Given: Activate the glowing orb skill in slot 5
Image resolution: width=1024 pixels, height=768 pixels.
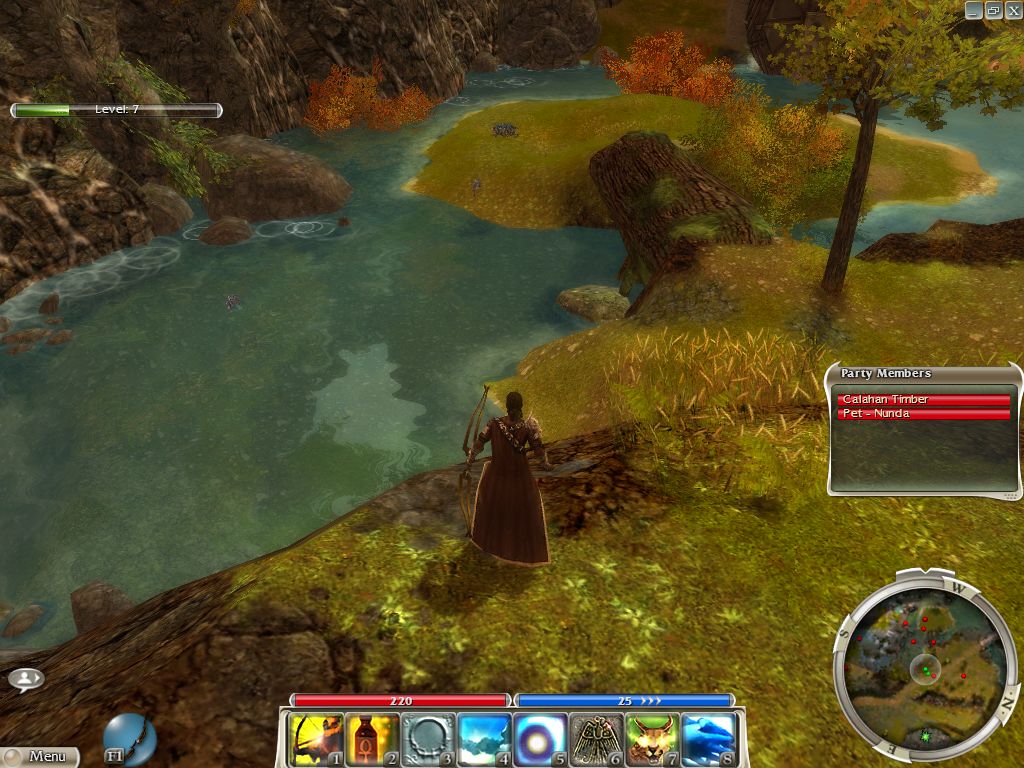Looking at the screenshot, I should (x=541, y=739).
